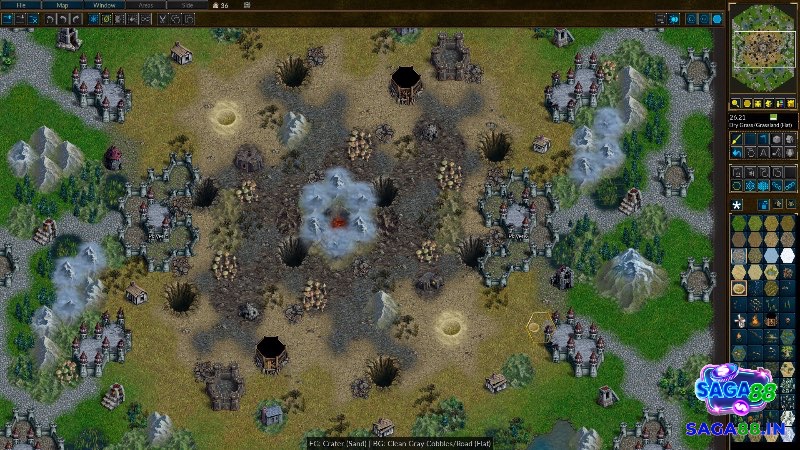This screenshot has width=800, height=450.
Task: Click the SAGA88 watermark logo
Action: [735, 397]
